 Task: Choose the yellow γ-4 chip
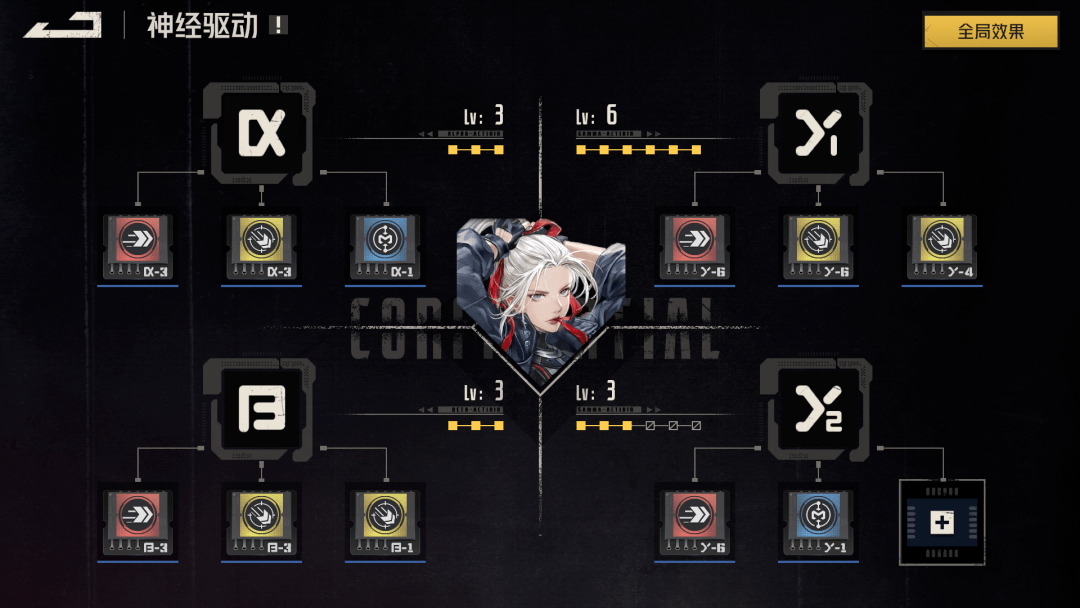(x=942, y=244)
